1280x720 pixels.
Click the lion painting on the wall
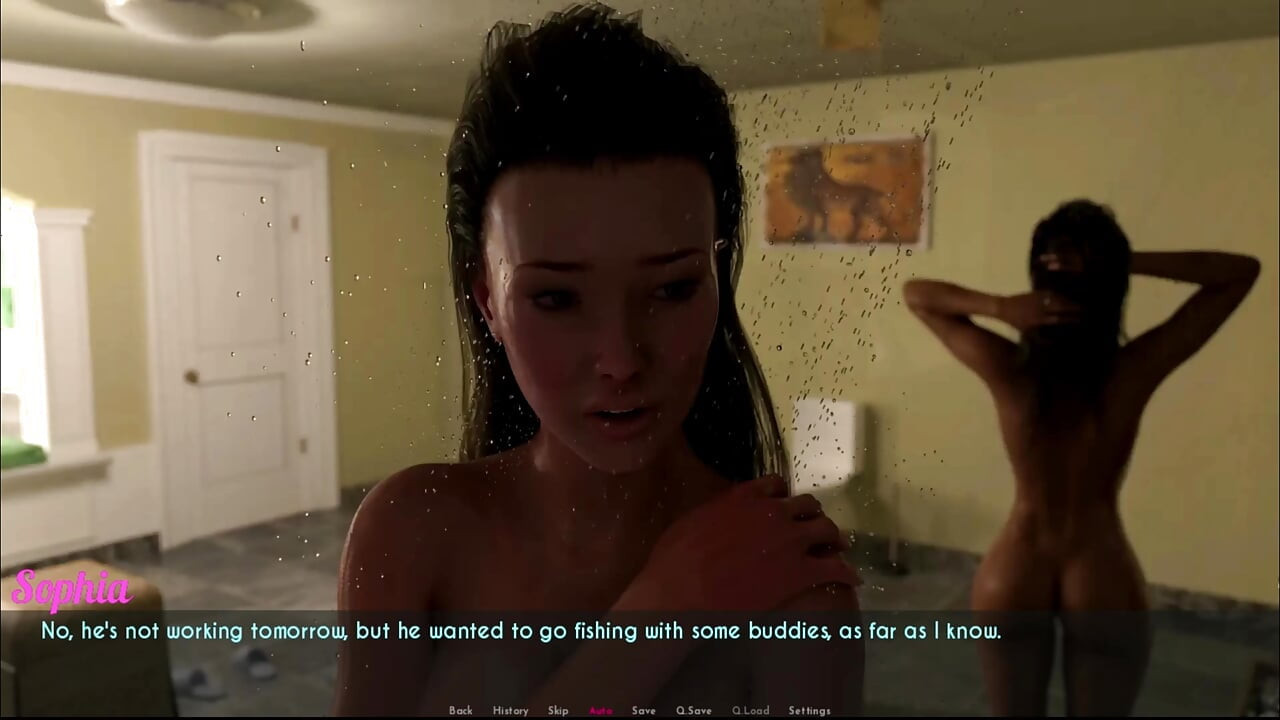tap(847, 190)
